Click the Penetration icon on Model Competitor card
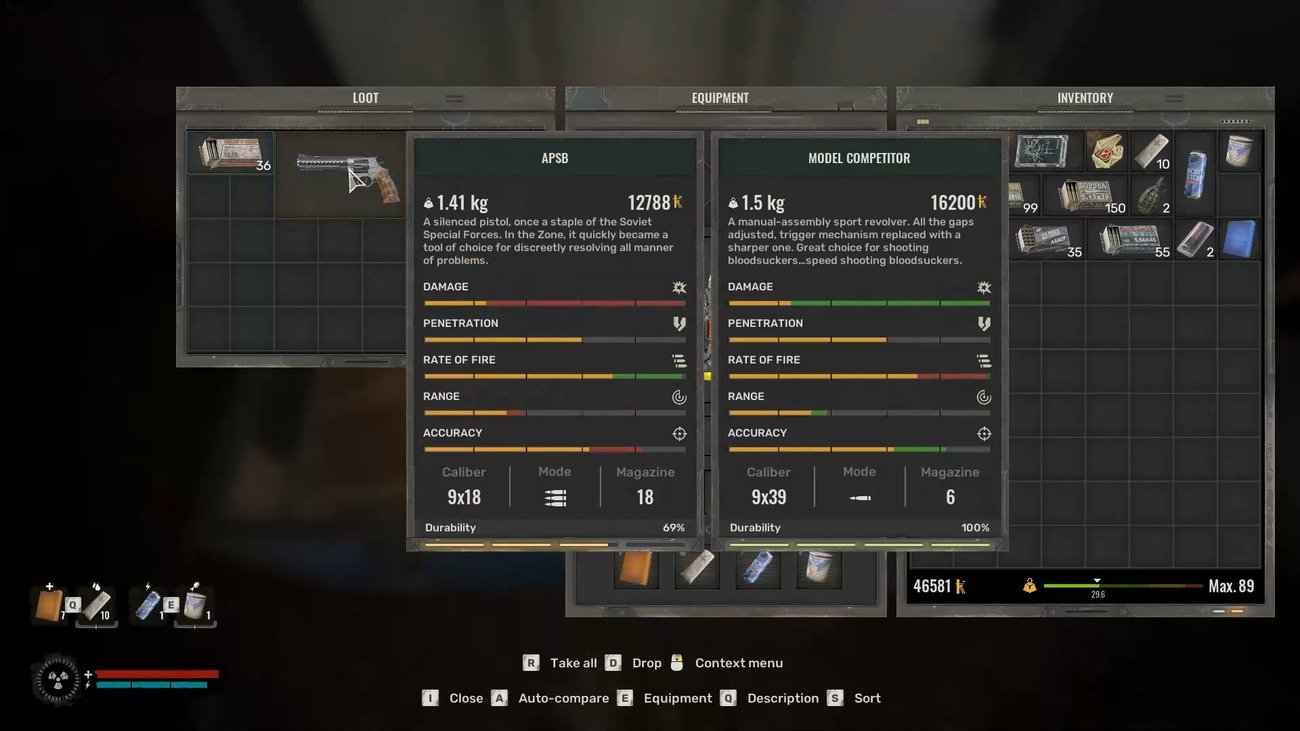 983,323
